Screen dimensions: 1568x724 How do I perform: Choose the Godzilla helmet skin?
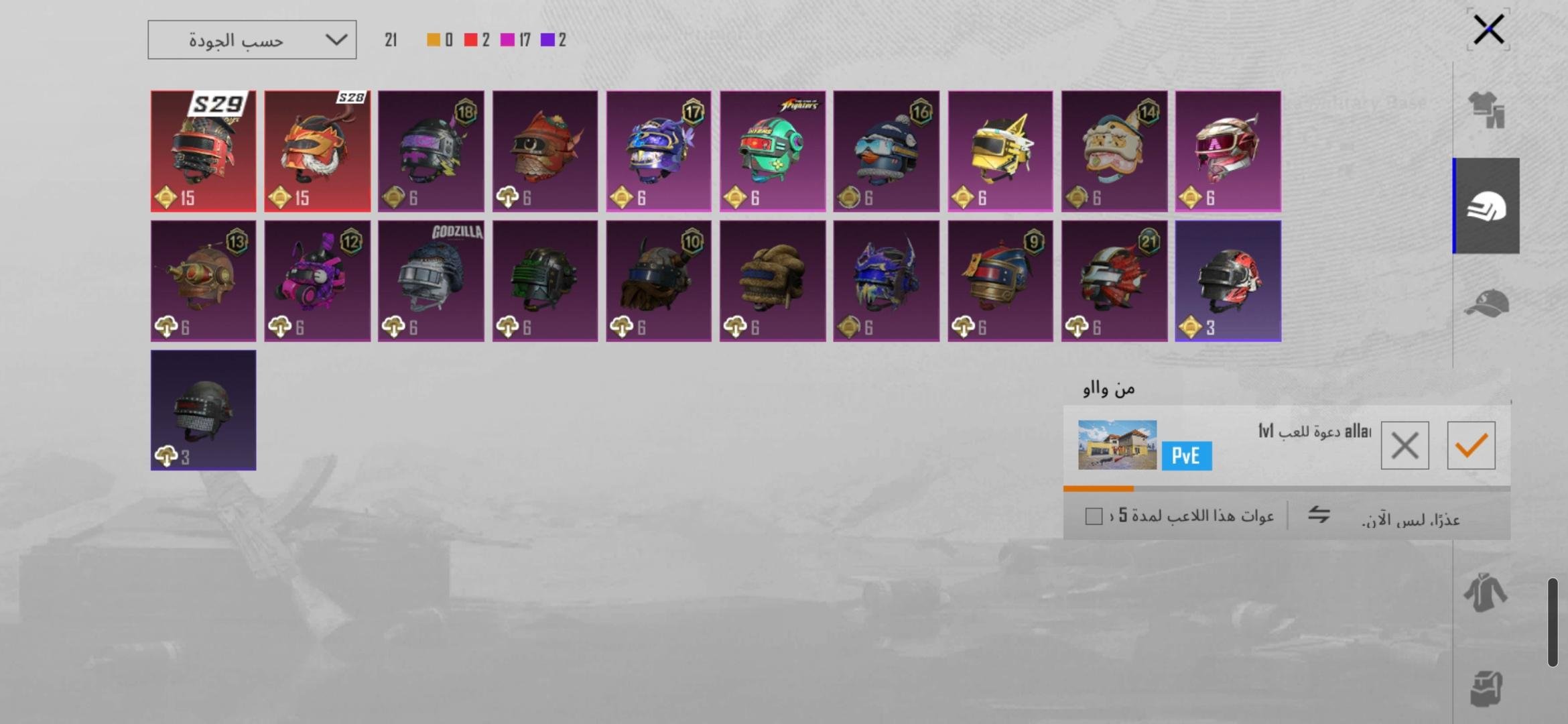click(x=431, y=282)
